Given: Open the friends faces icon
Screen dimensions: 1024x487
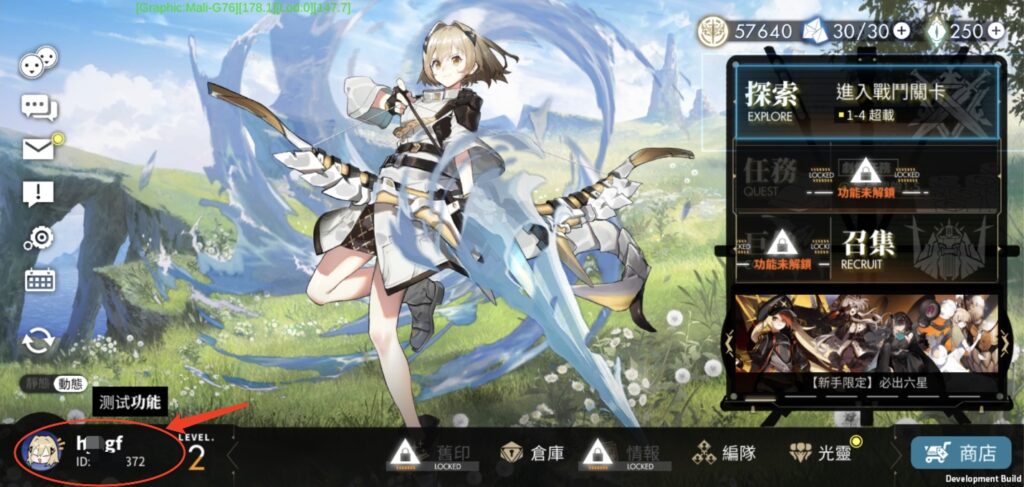Looking at the screenshot, I should click(40, 62).
